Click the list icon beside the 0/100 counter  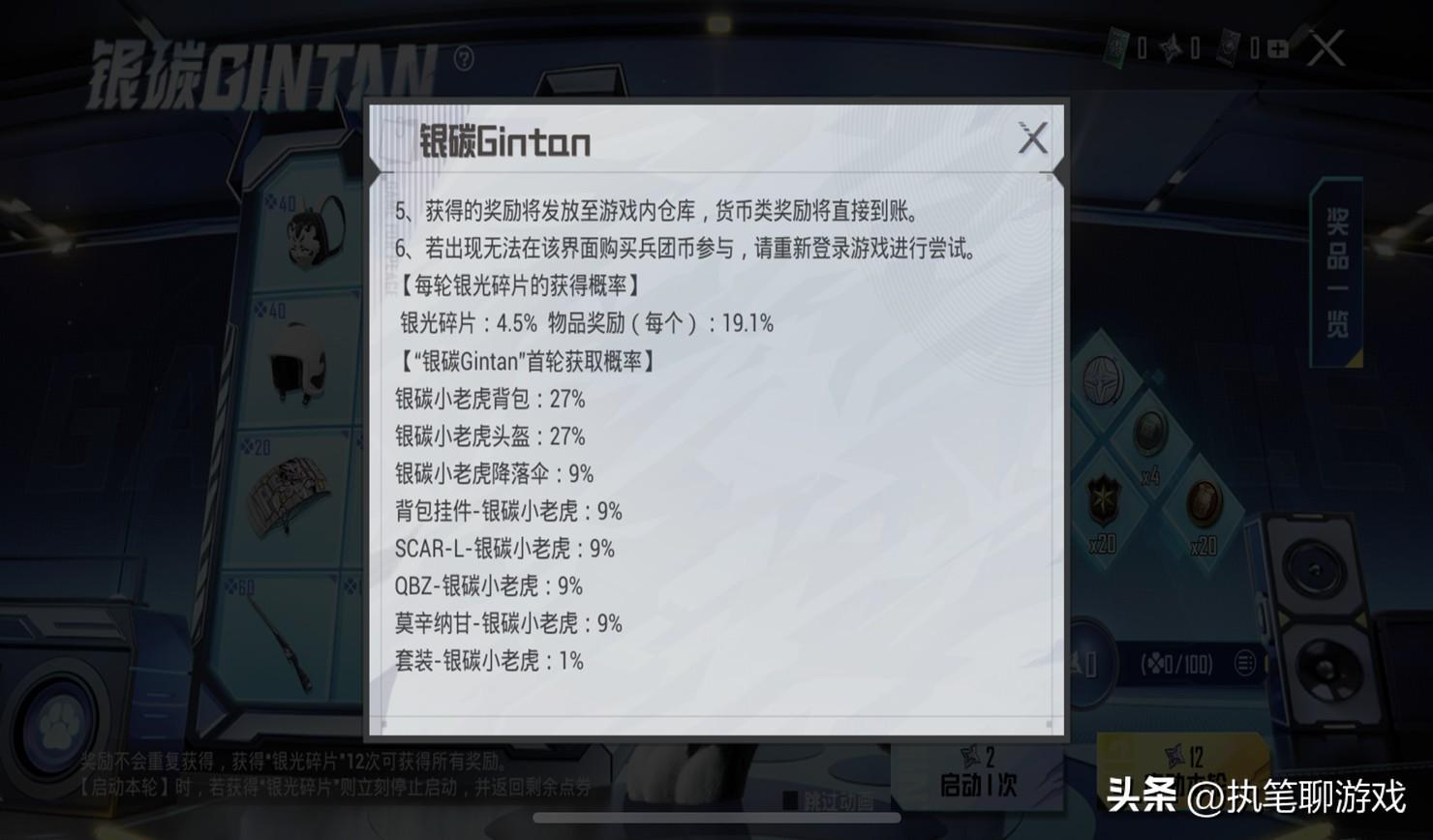(1243, 664)
